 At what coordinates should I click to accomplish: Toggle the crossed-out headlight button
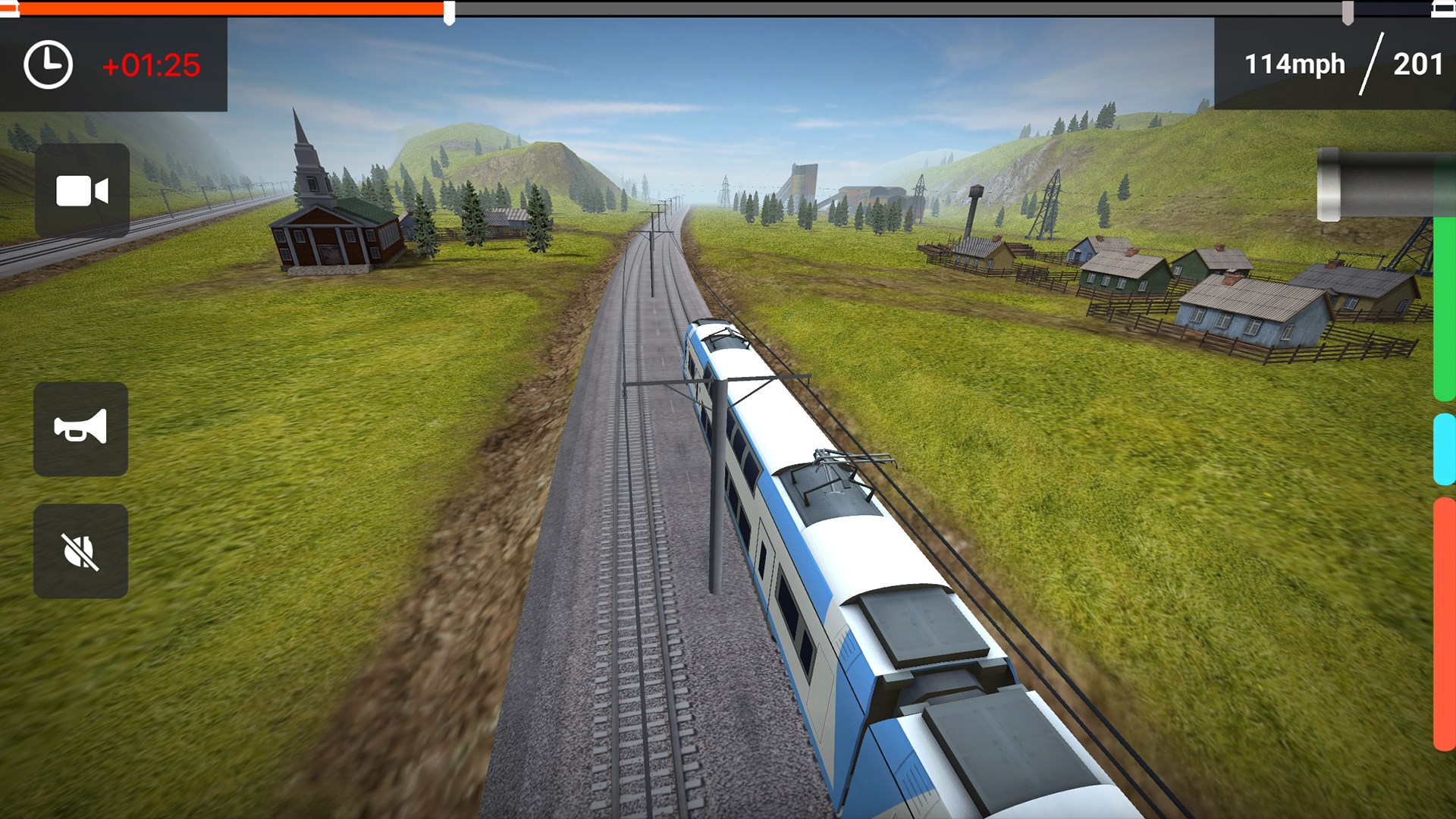click(80, 551)
